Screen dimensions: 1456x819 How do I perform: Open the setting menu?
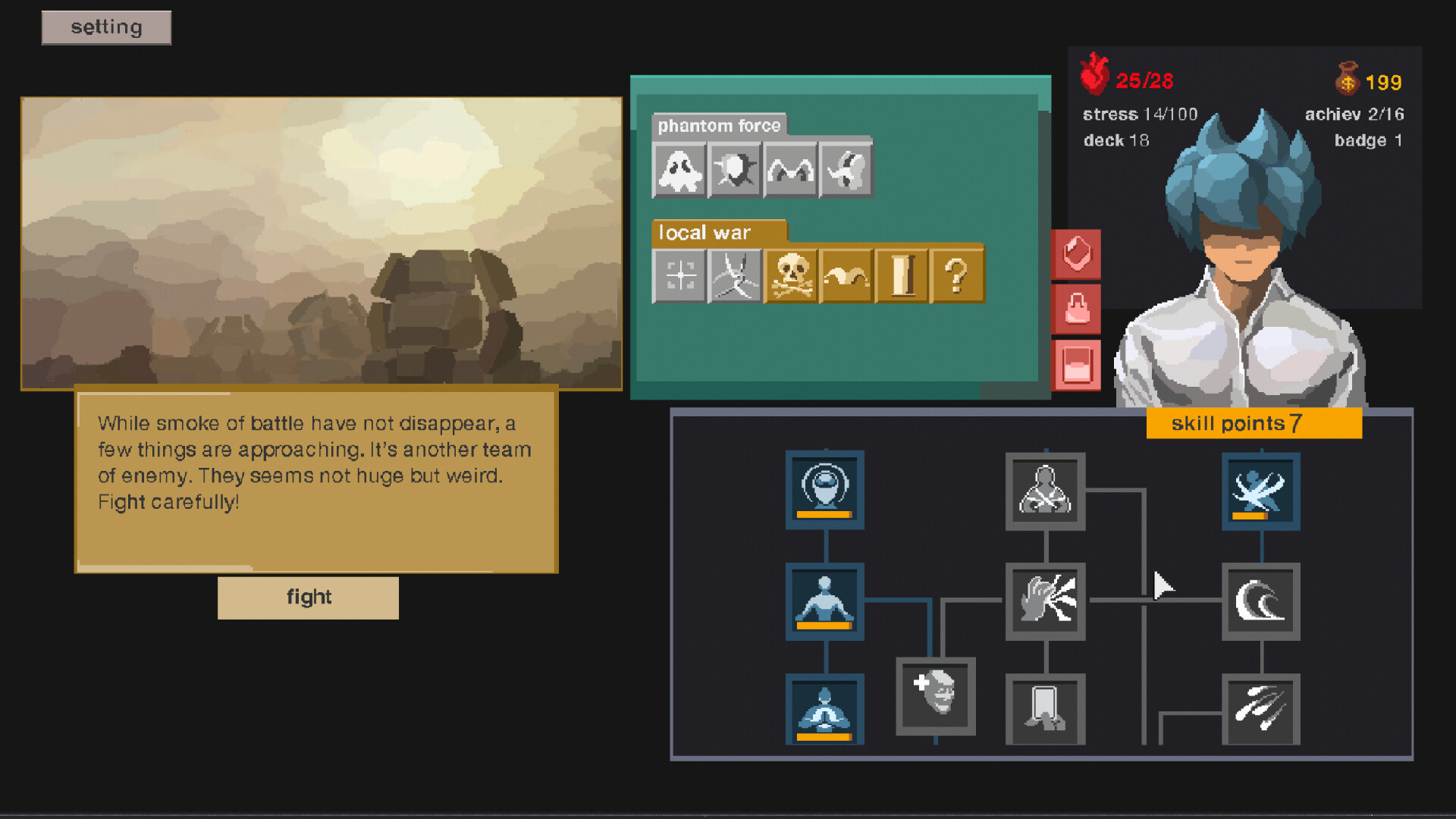tap(105, 27)
